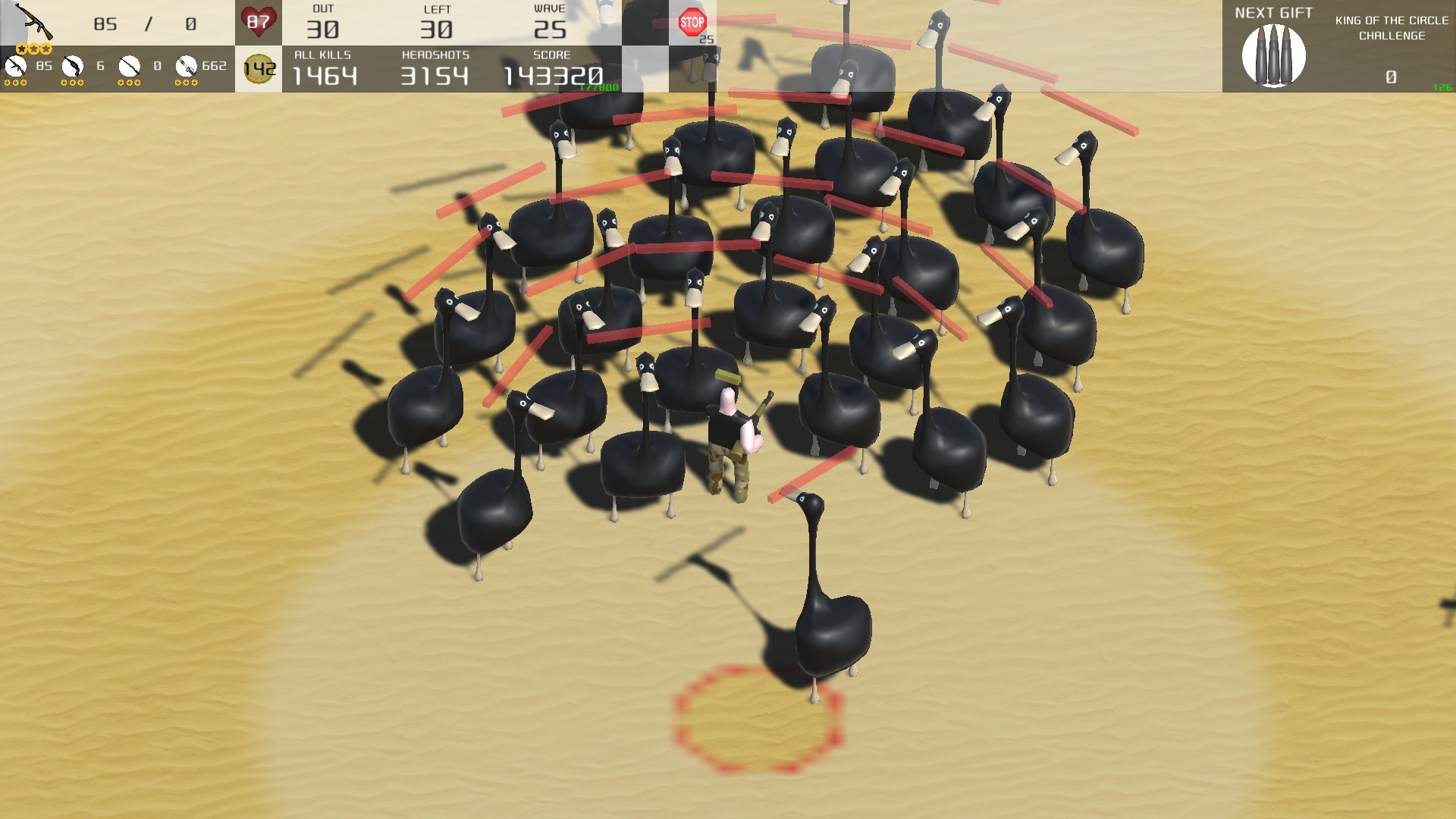This screenshot has height=819, width=1456.
Task: Click the red STOP sign icon
Action: [x=692, y=22]
